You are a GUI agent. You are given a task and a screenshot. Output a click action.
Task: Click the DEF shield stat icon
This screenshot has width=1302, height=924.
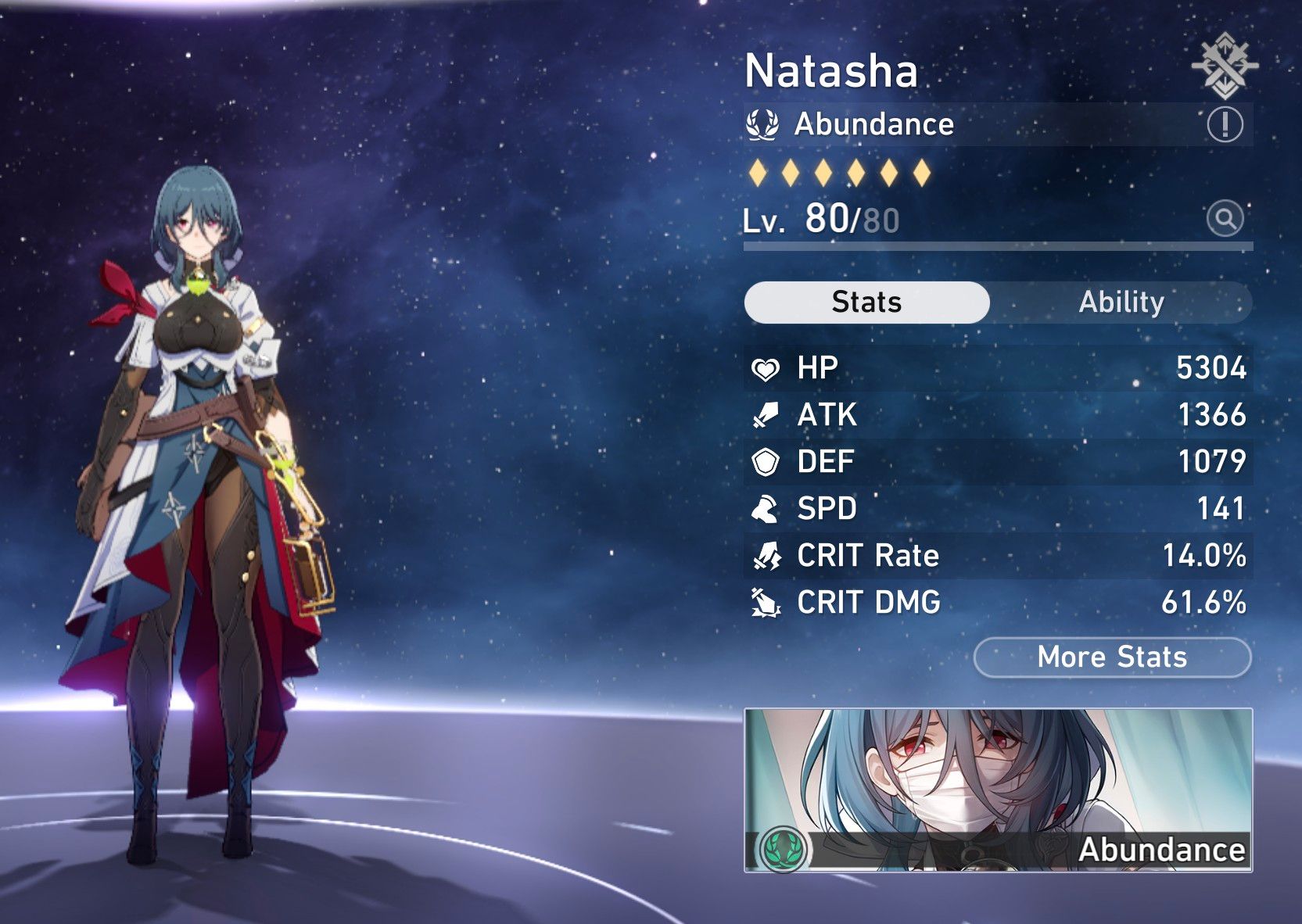(767, 461)
